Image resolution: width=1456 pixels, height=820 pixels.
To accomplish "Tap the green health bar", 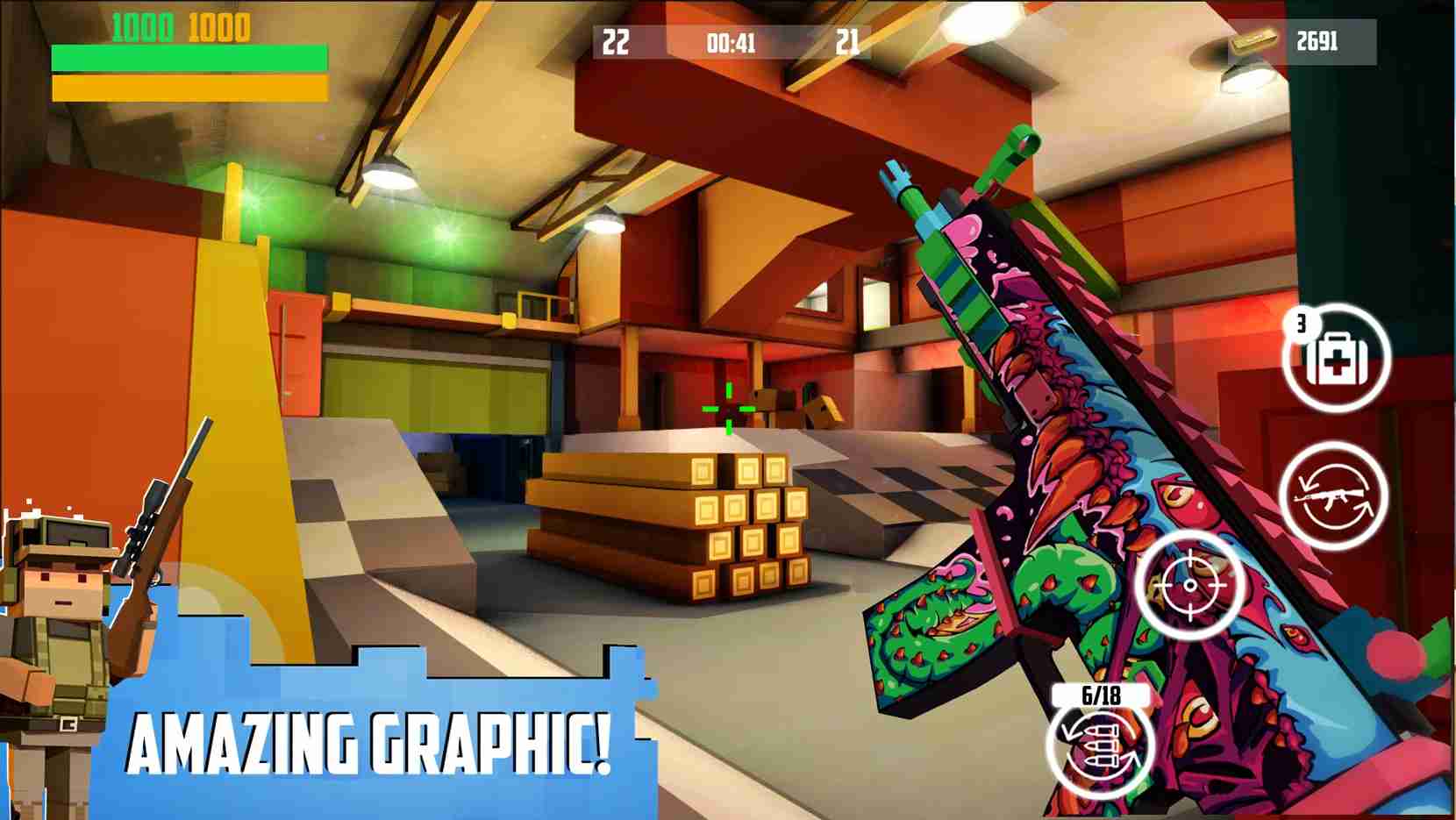I will point(189,56).
